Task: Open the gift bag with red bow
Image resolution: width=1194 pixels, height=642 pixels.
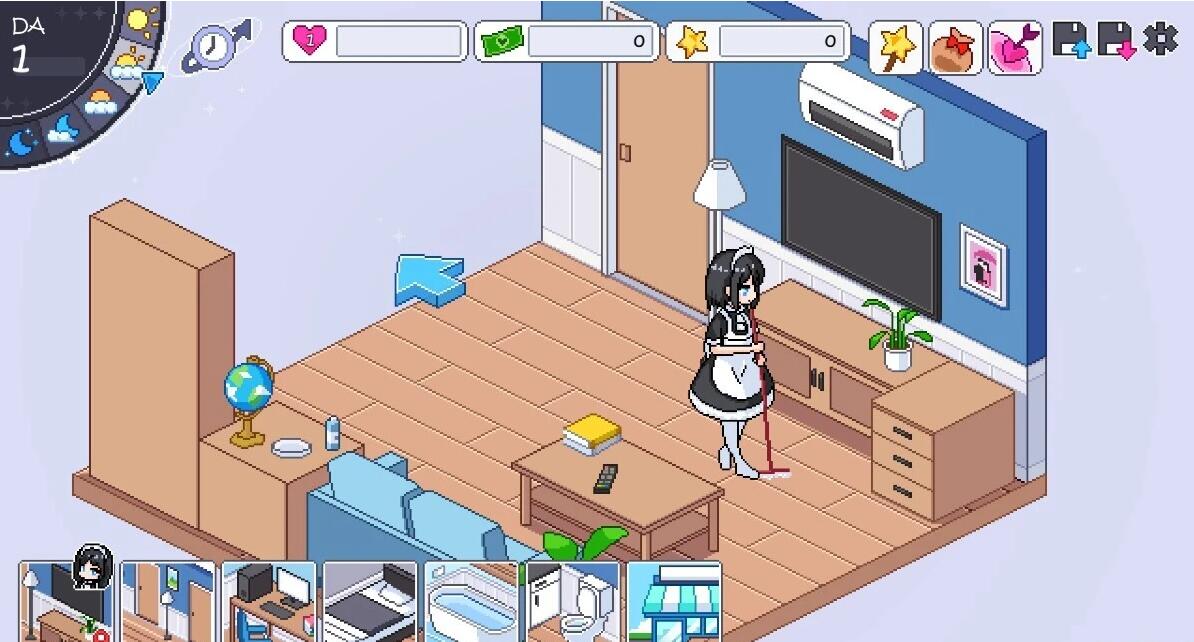Action: tap(955, 47)
